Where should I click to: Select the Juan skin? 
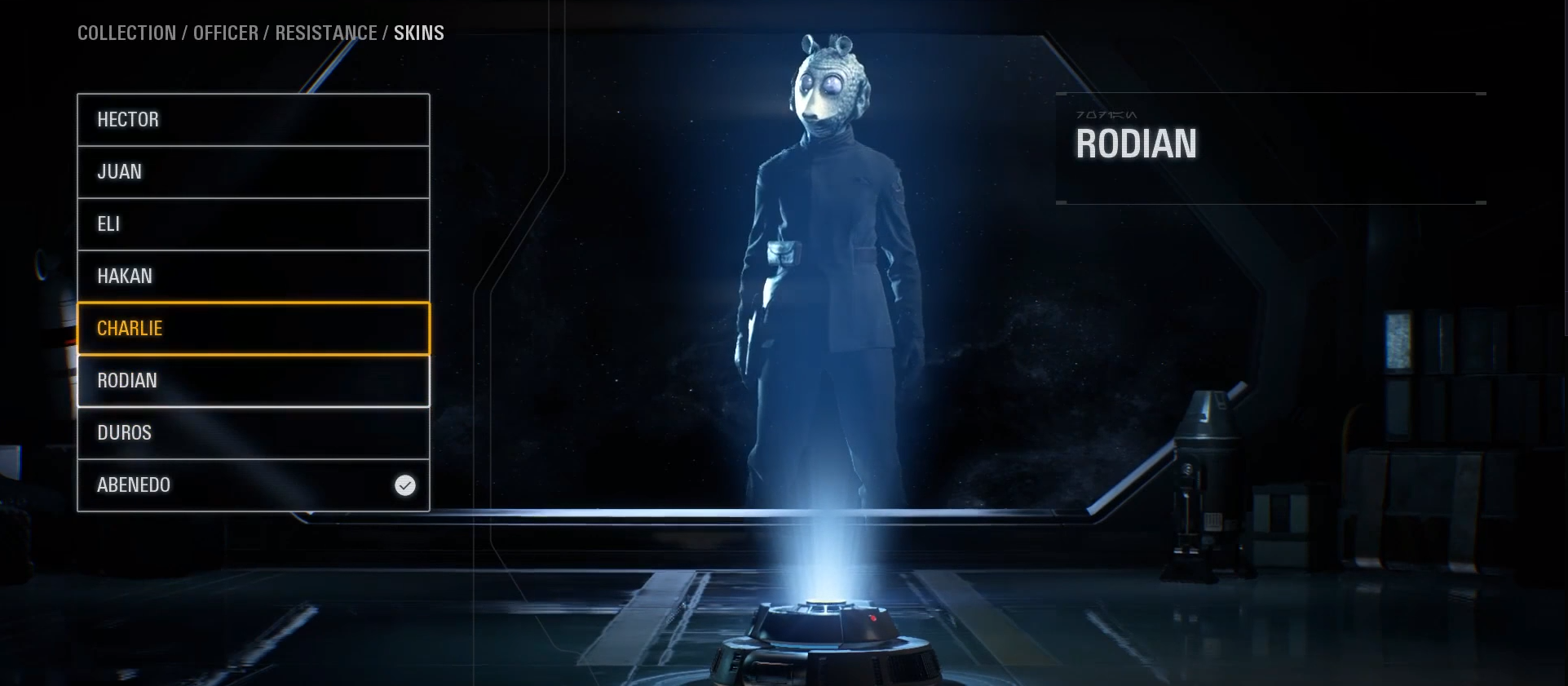[253, 171]
